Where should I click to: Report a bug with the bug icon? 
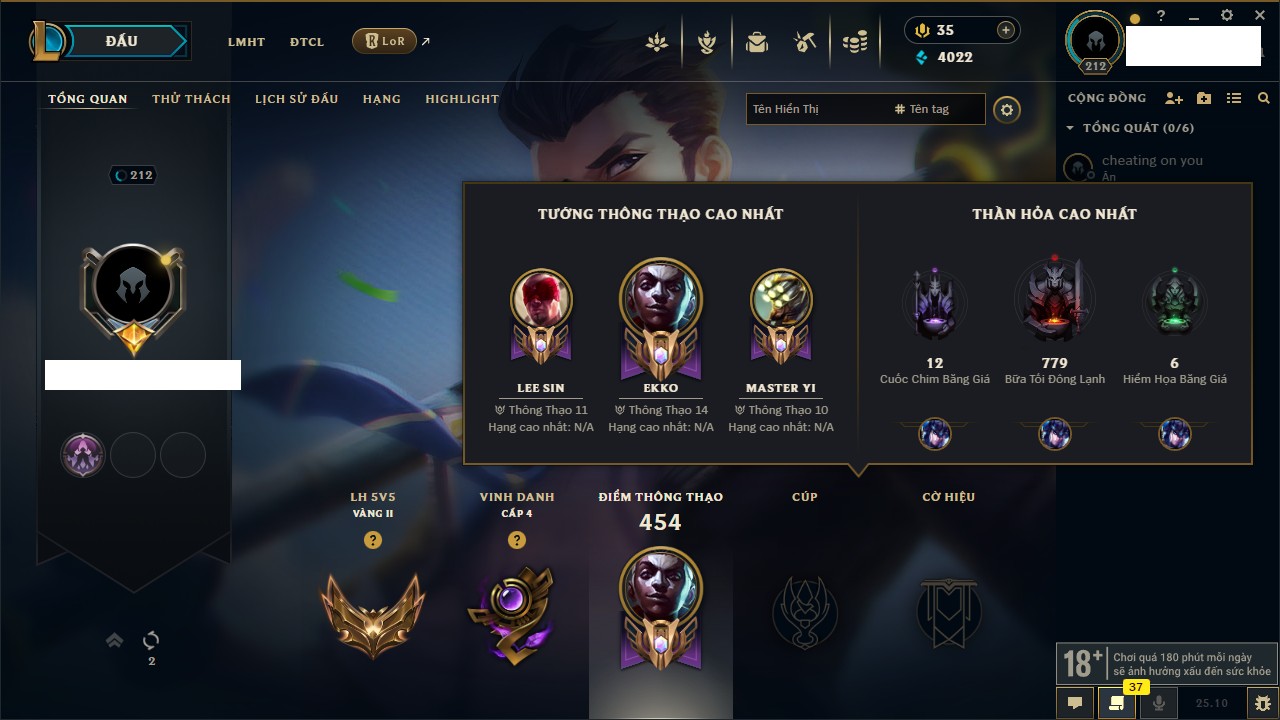1262,703
